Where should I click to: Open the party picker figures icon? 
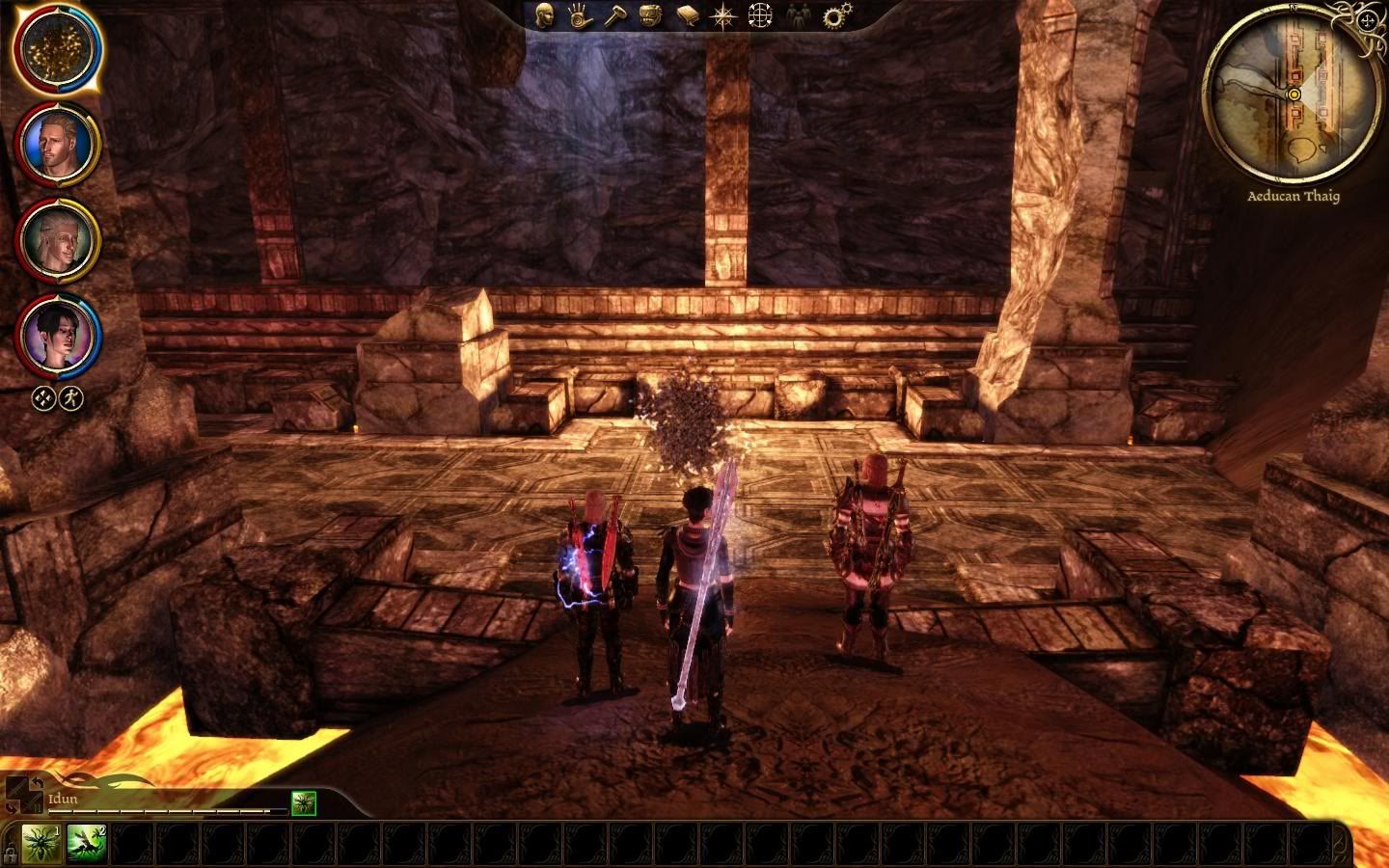click(x=798, y=16)
